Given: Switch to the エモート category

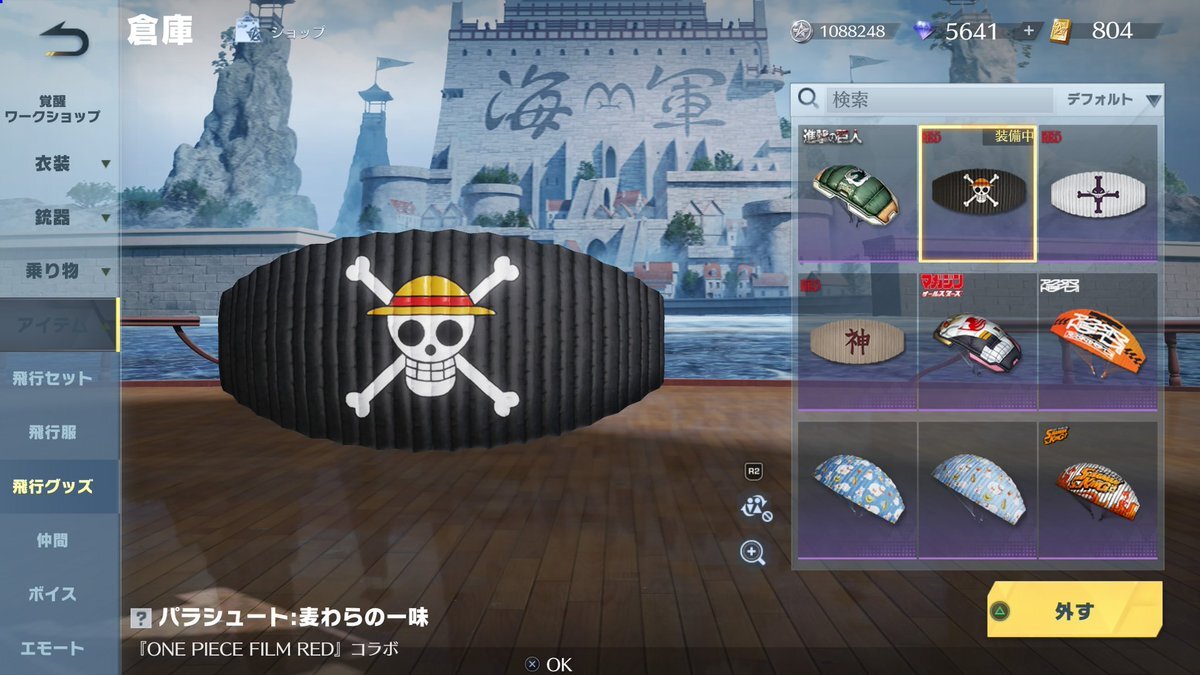Looking at the screenshot, I should pos(53,648).
